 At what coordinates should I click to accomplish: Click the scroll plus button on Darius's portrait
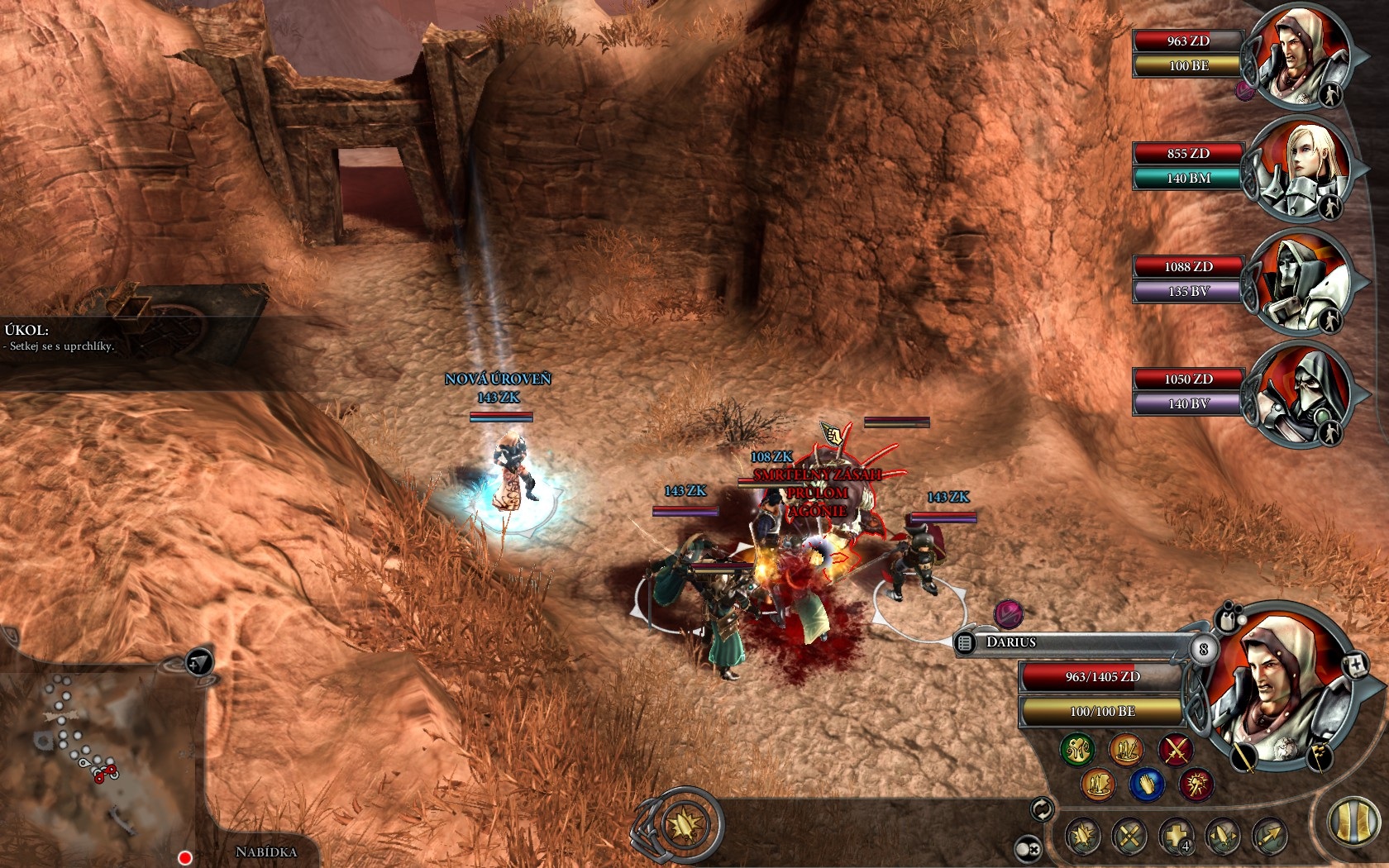tap(1356, 665)
